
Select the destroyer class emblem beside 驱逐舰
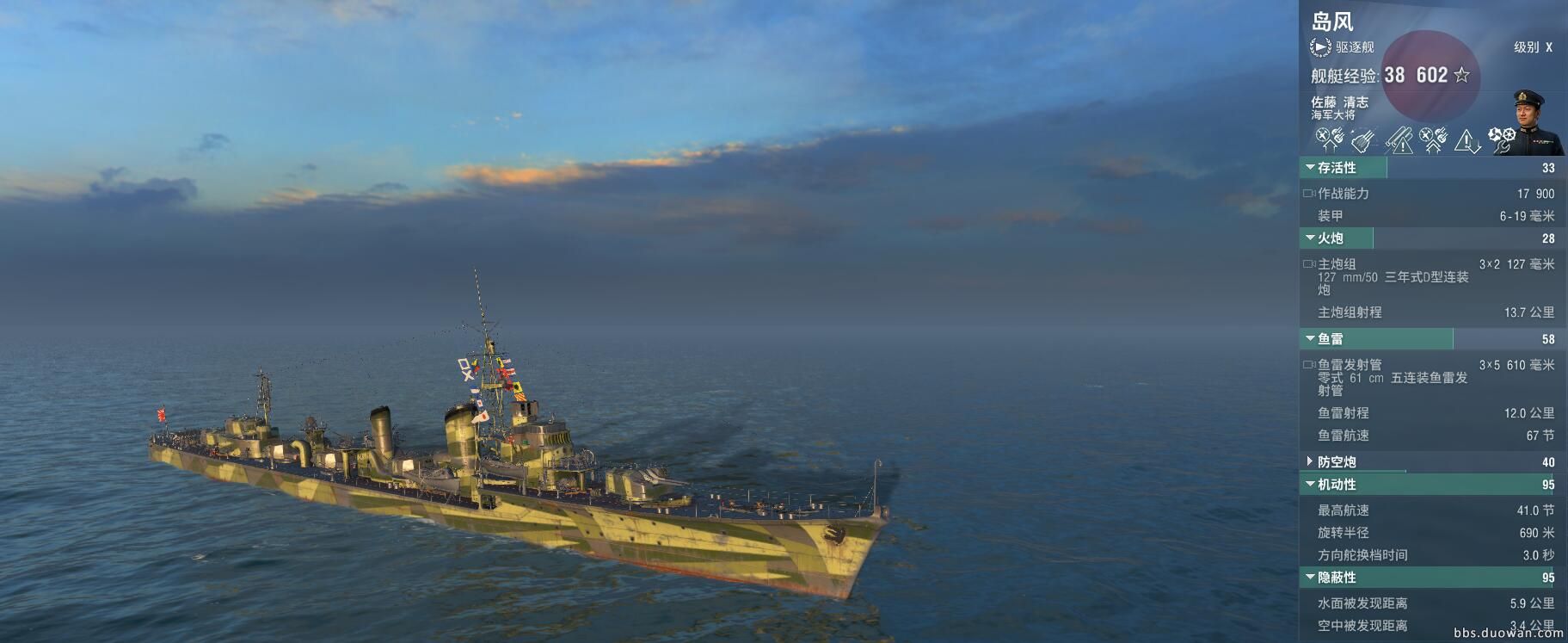tap(1320, 47)
